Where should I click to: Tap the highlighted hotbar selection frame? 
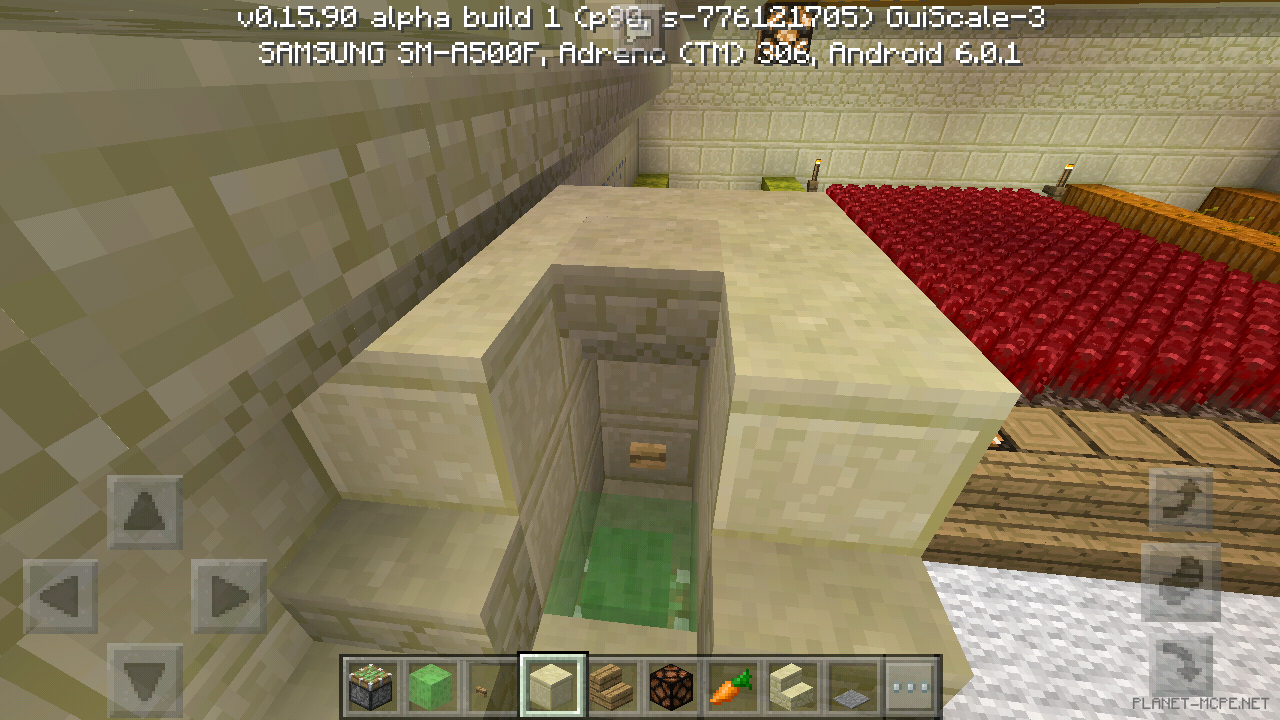[x=551, y=684]
